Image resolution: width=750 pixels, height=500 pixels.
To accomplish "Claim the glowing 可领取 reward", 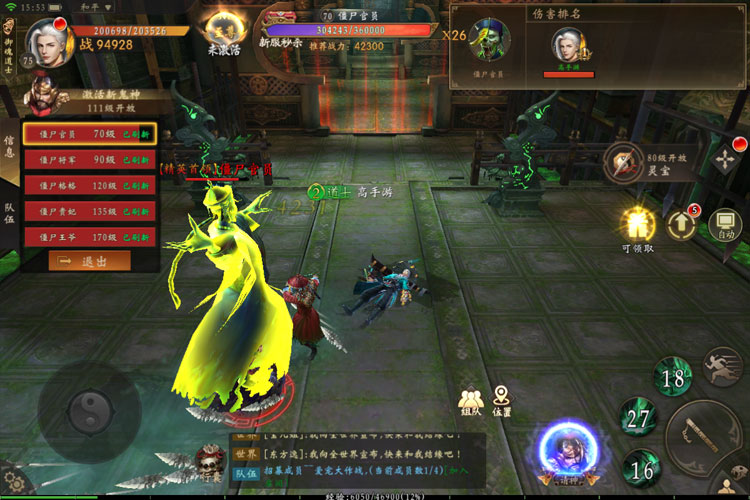I will 637,225.
